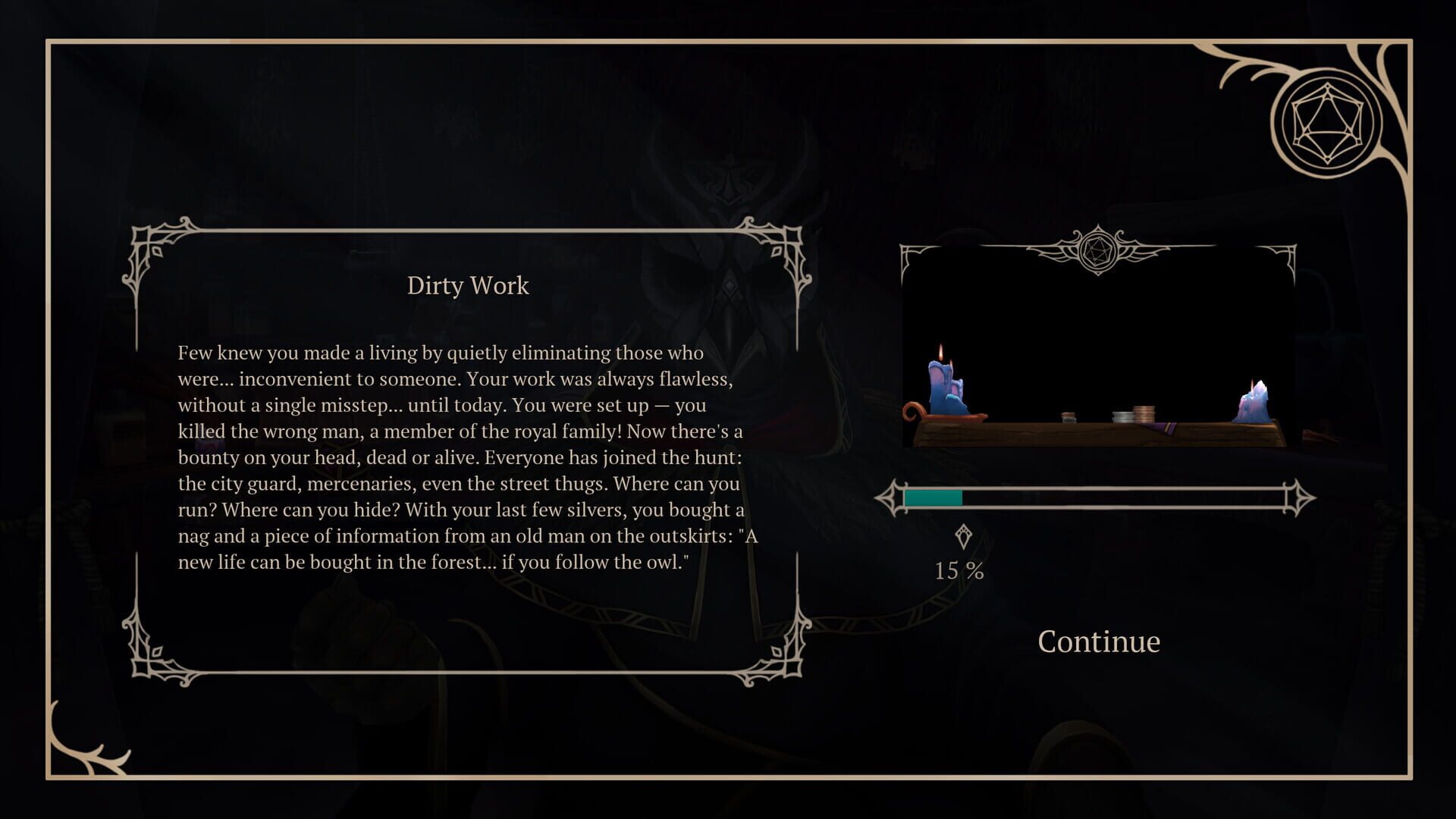Click the left blue candle on the table
This screenshot has height=819, width=1456.
click(943, 384)
